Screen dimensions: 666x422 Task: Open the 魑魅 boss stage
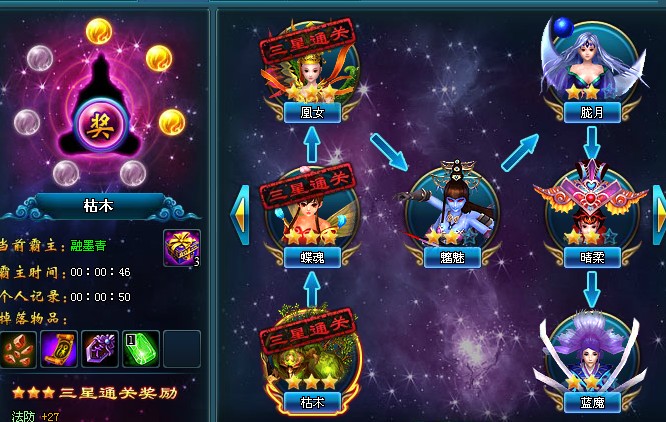pos(450,212)
